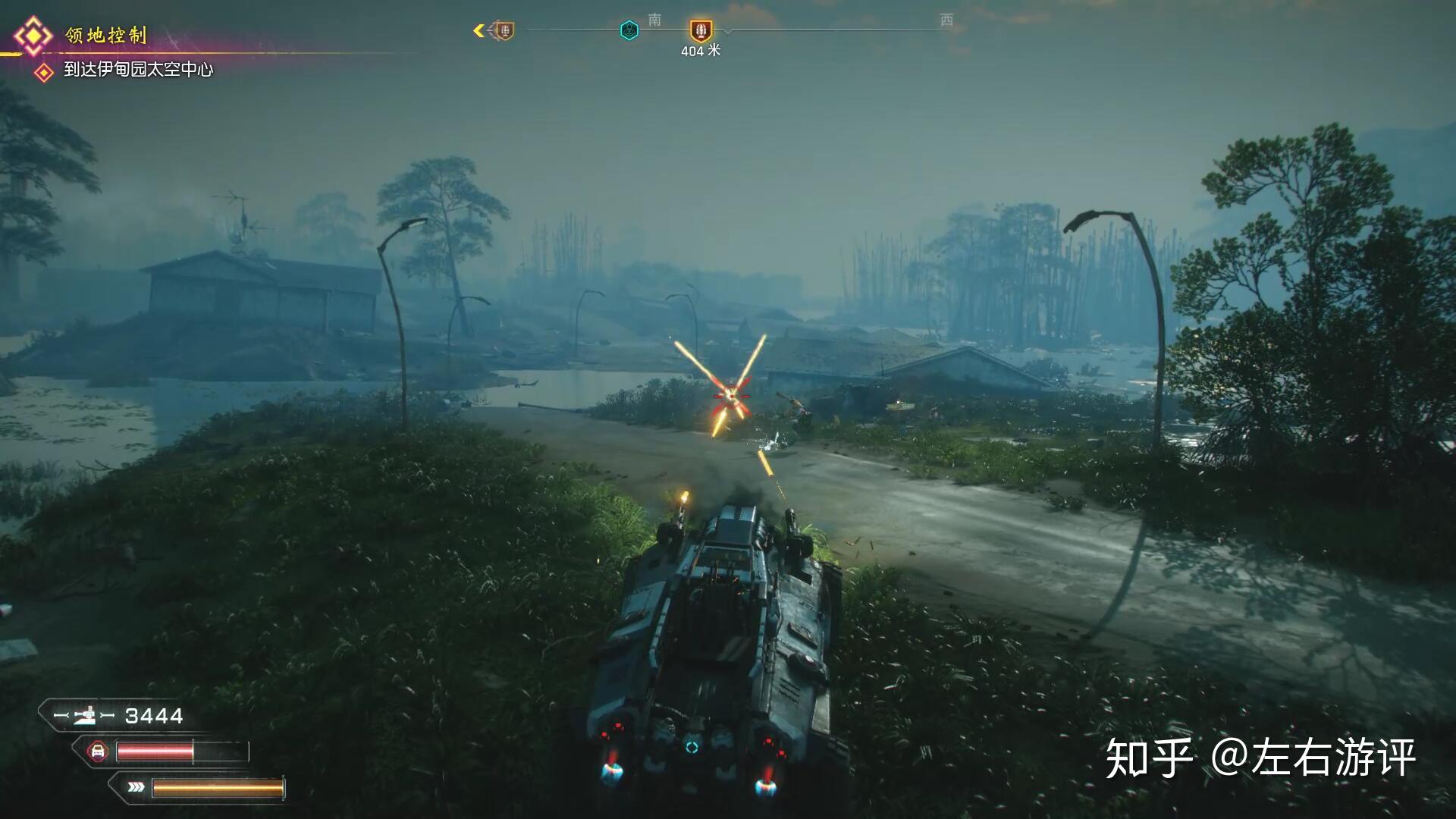Select the orange compass marker showing 404 米

(x=701, y=31)
